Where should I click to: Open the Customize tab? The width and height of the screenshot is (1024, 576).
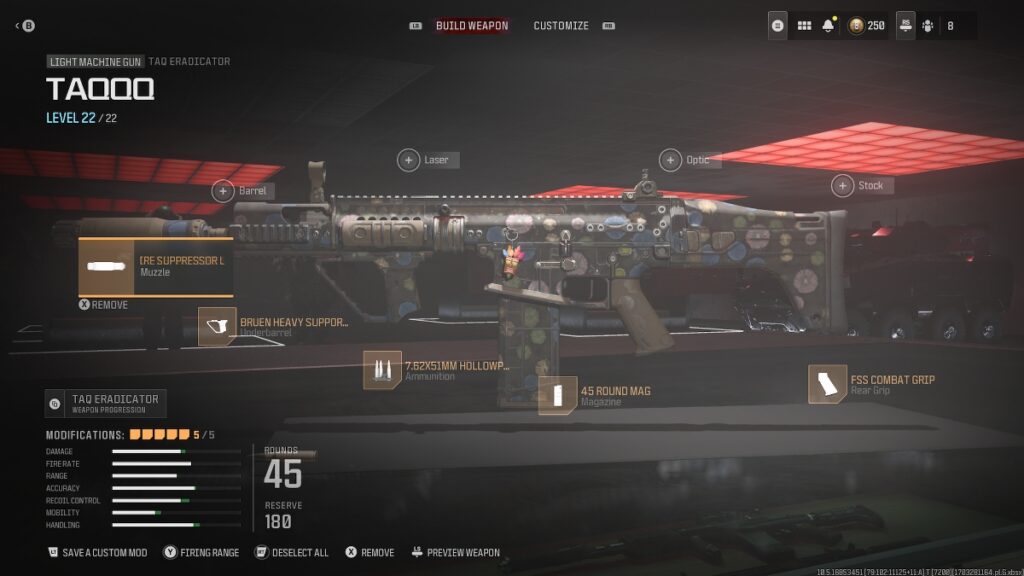point(561,26)
